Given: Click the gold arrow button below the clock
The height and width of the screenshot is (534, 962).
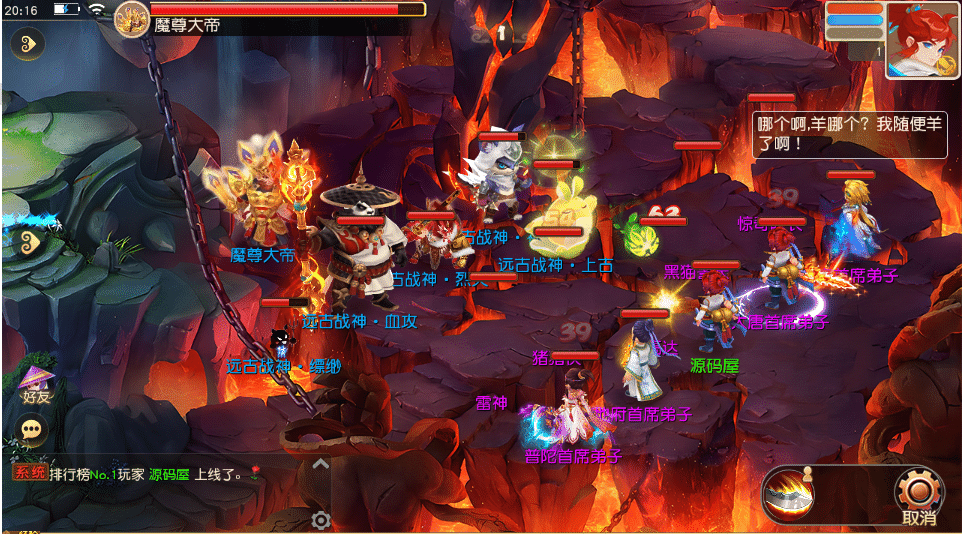Looking at the screenshot, I should (x=27, y=43).
